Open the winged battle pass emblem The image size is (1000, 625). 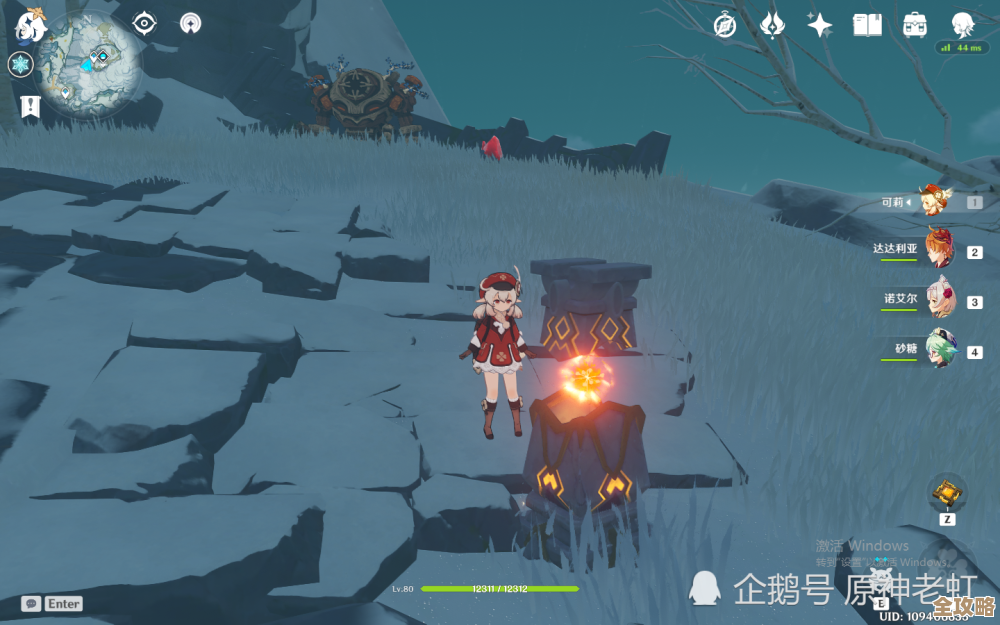click(x=772, y=25)
